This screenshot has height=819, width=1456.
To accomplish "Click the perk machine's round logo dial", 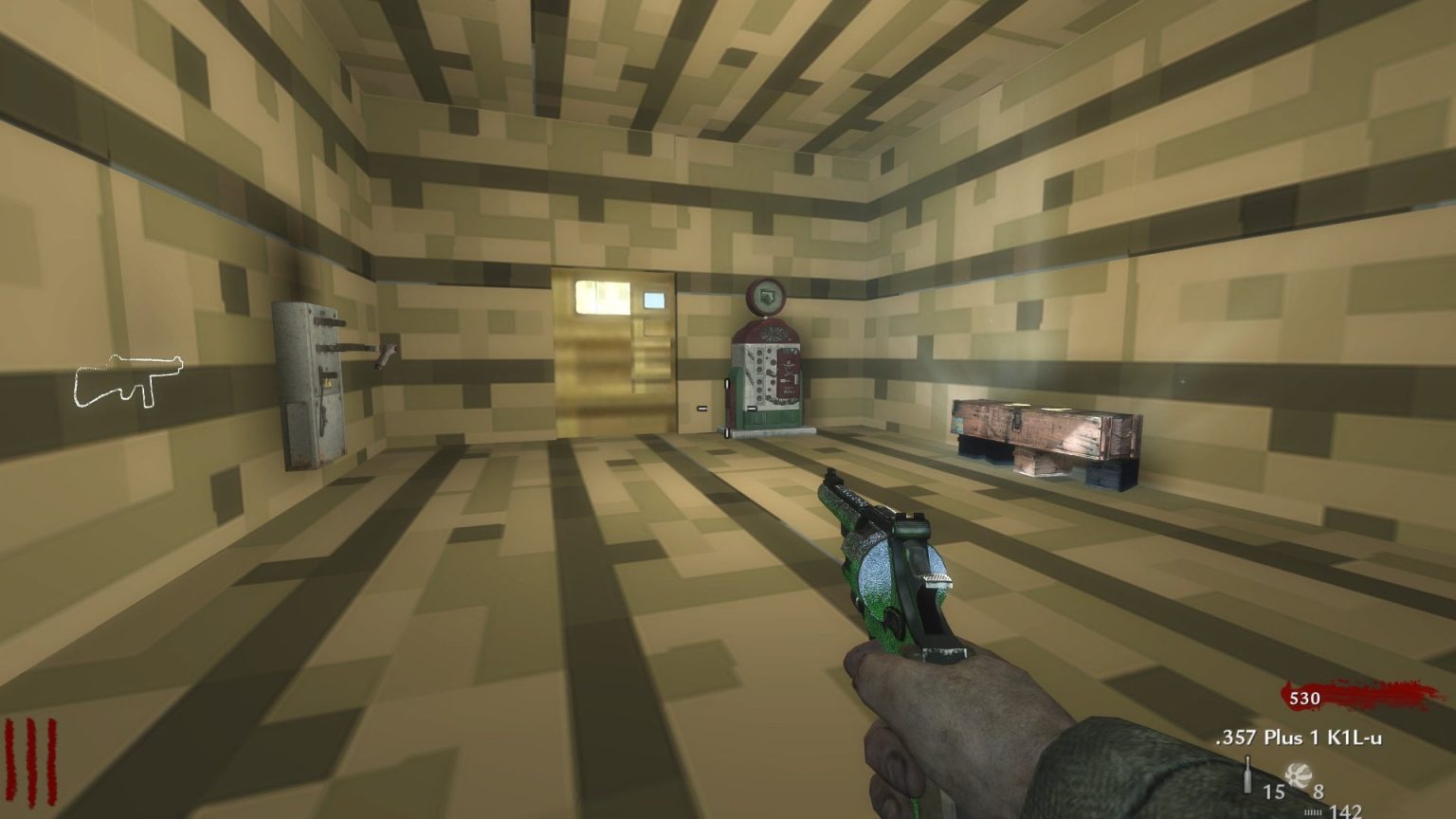I will pos(765,297).
